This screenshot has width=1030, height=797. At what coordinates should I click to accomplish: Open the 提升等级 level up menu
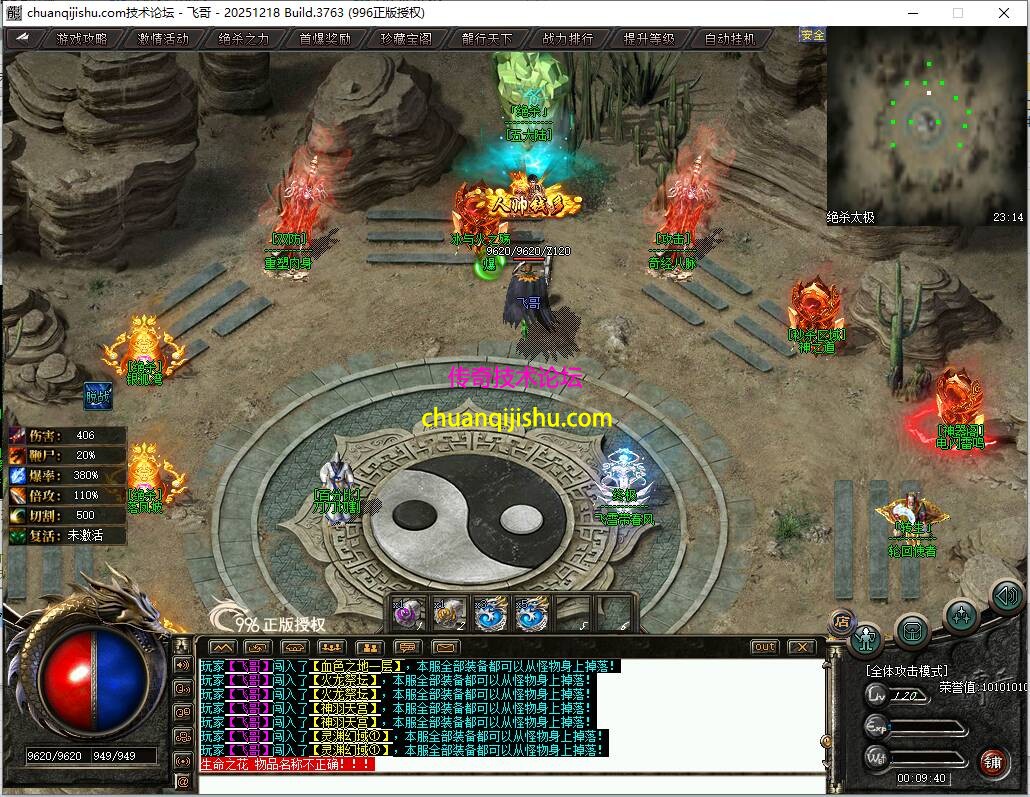[649, 39]
